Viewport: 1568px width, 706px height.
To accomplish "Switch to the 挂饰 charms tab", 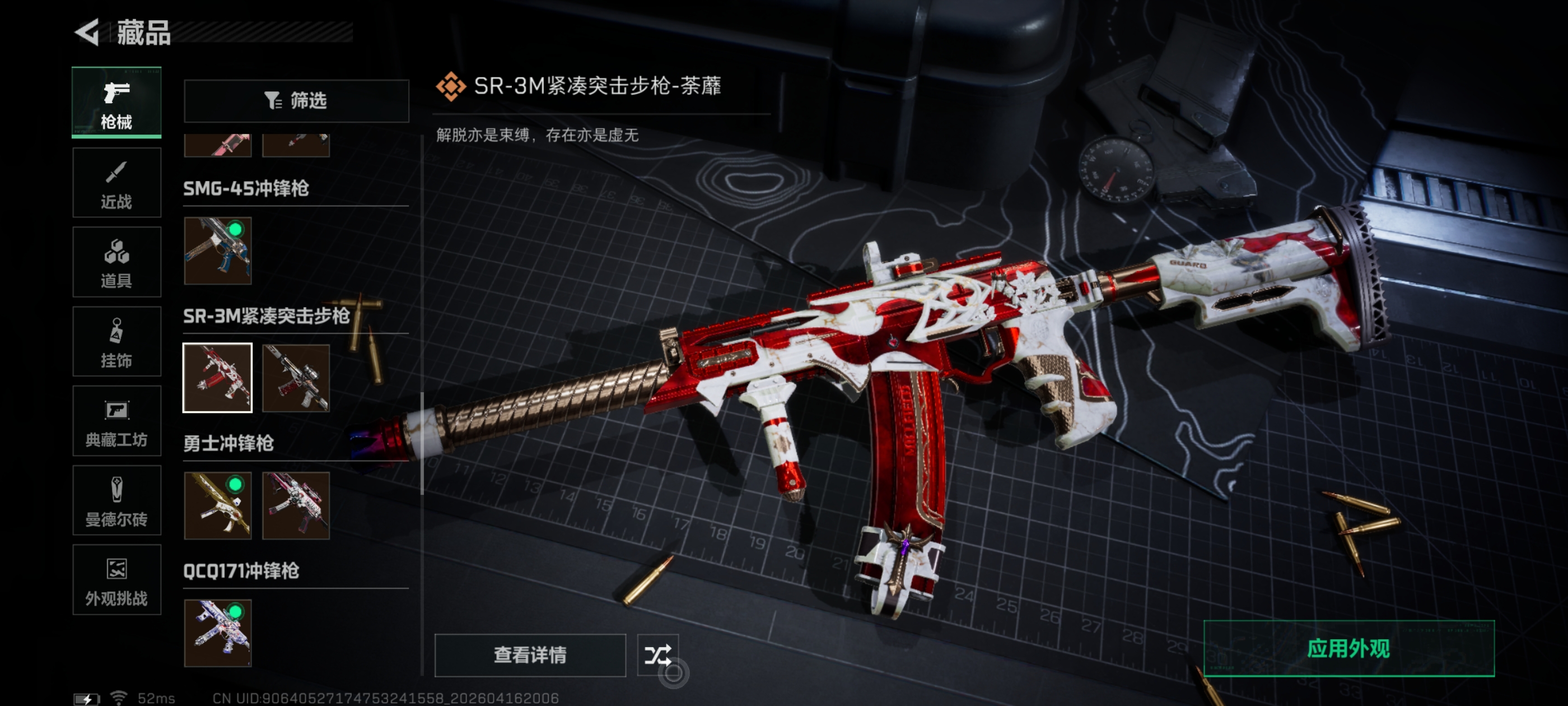I will tap(116, 342).
